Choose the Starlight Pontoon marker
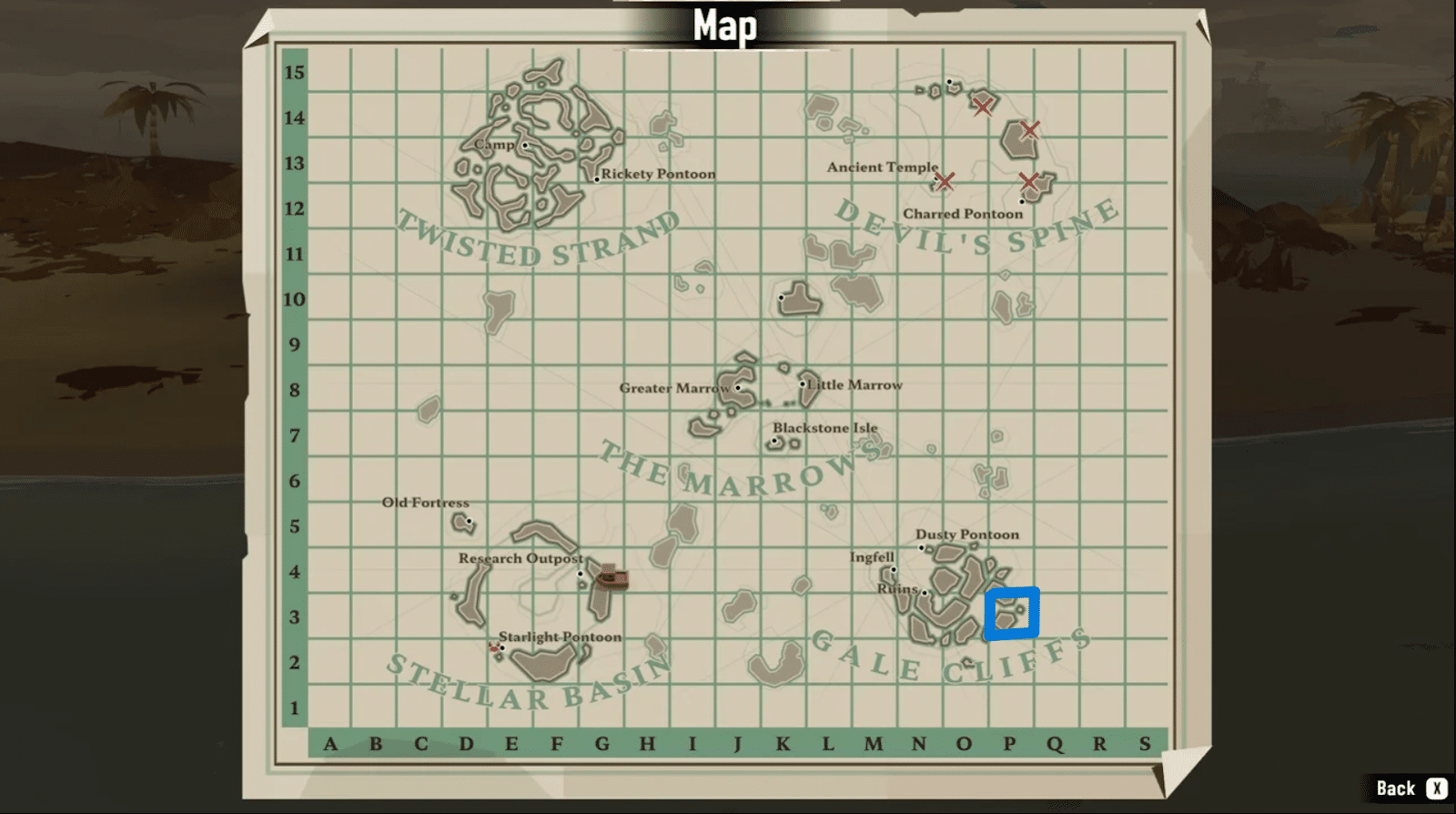Image resolution: width=1456 pixels, height=814 pixels. 502,648
